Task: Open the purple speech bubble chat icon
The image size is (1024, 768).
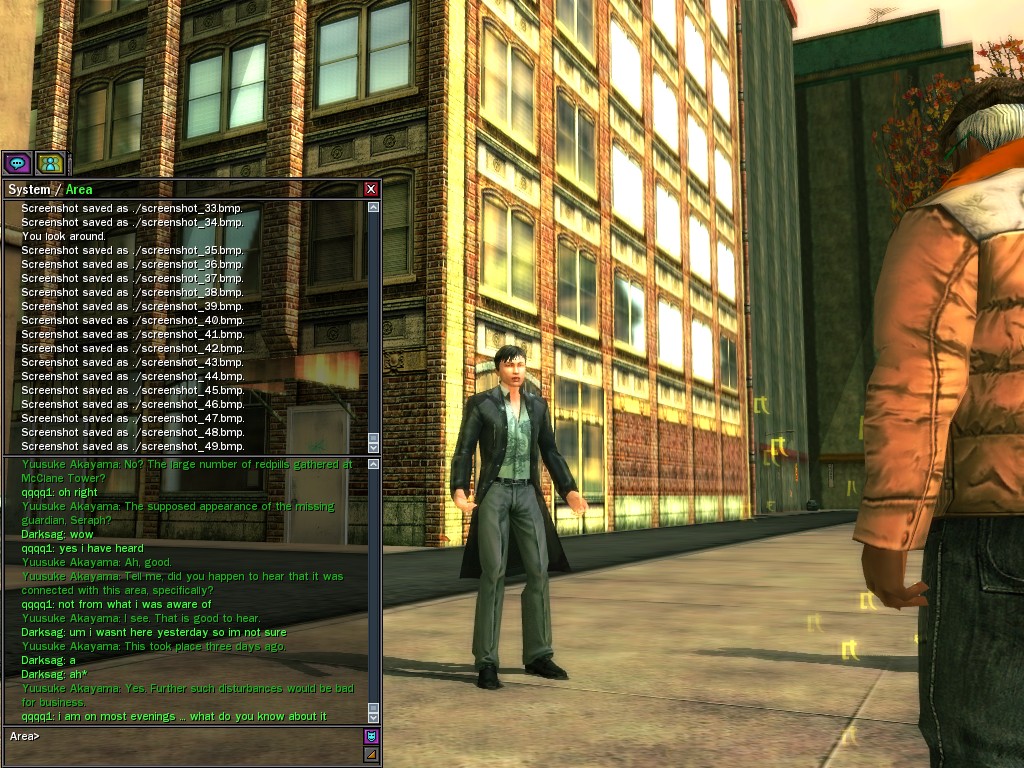Action: coord(16,162)
